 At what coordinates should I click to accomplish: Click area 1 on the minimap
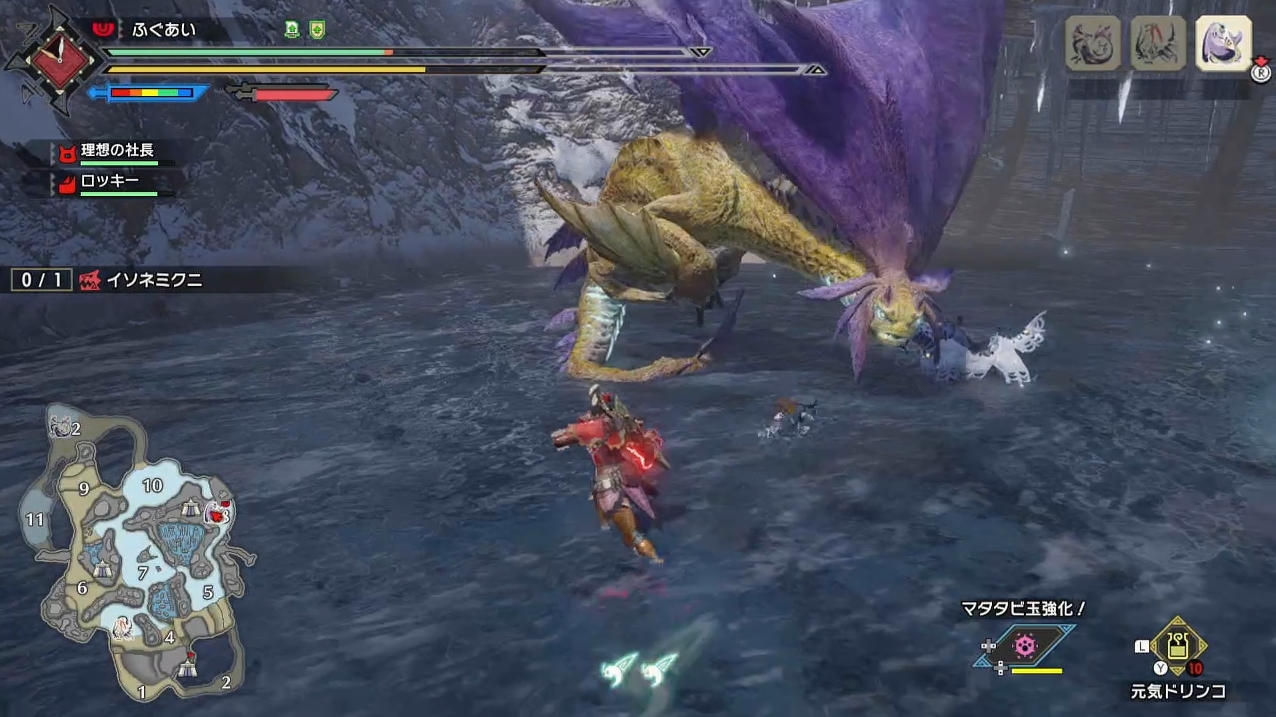coord(142,691)
